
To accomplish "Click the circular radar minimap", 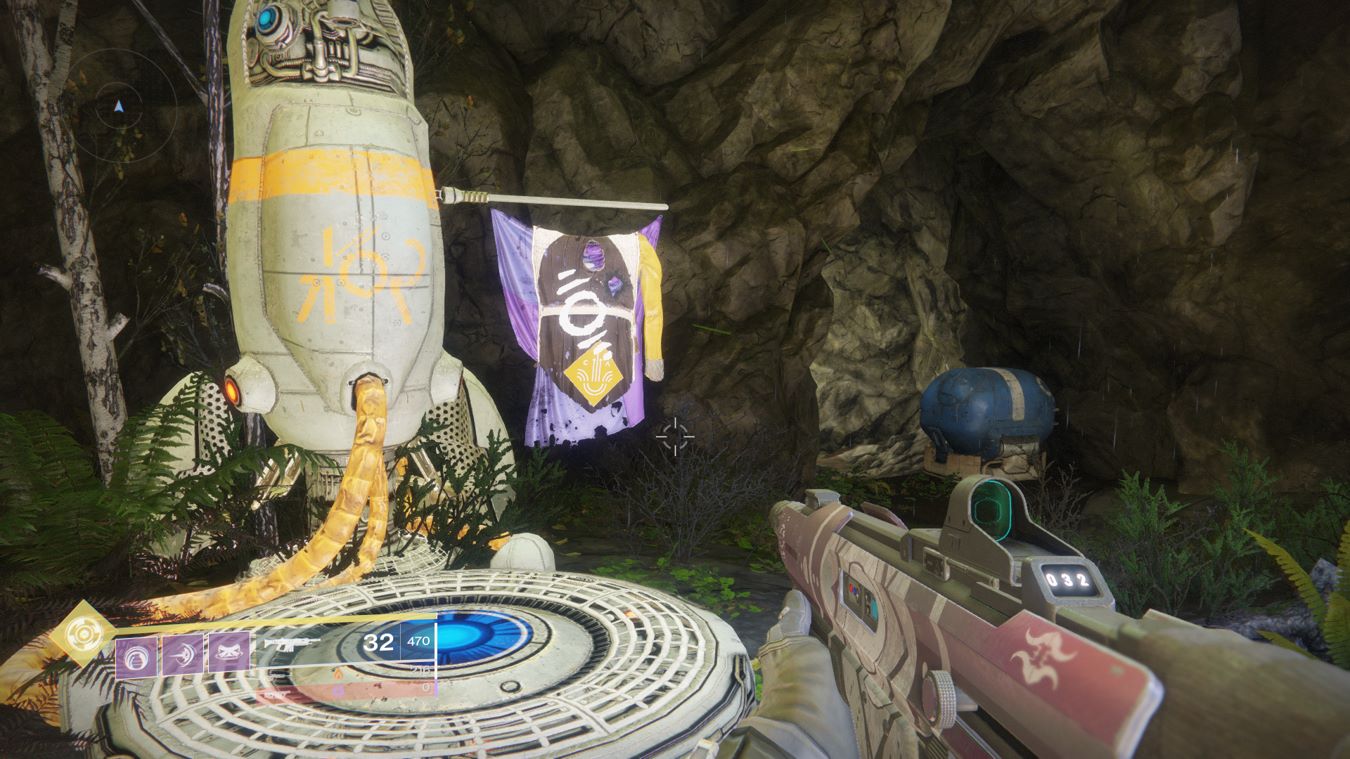I will click(x=120, y=105).
